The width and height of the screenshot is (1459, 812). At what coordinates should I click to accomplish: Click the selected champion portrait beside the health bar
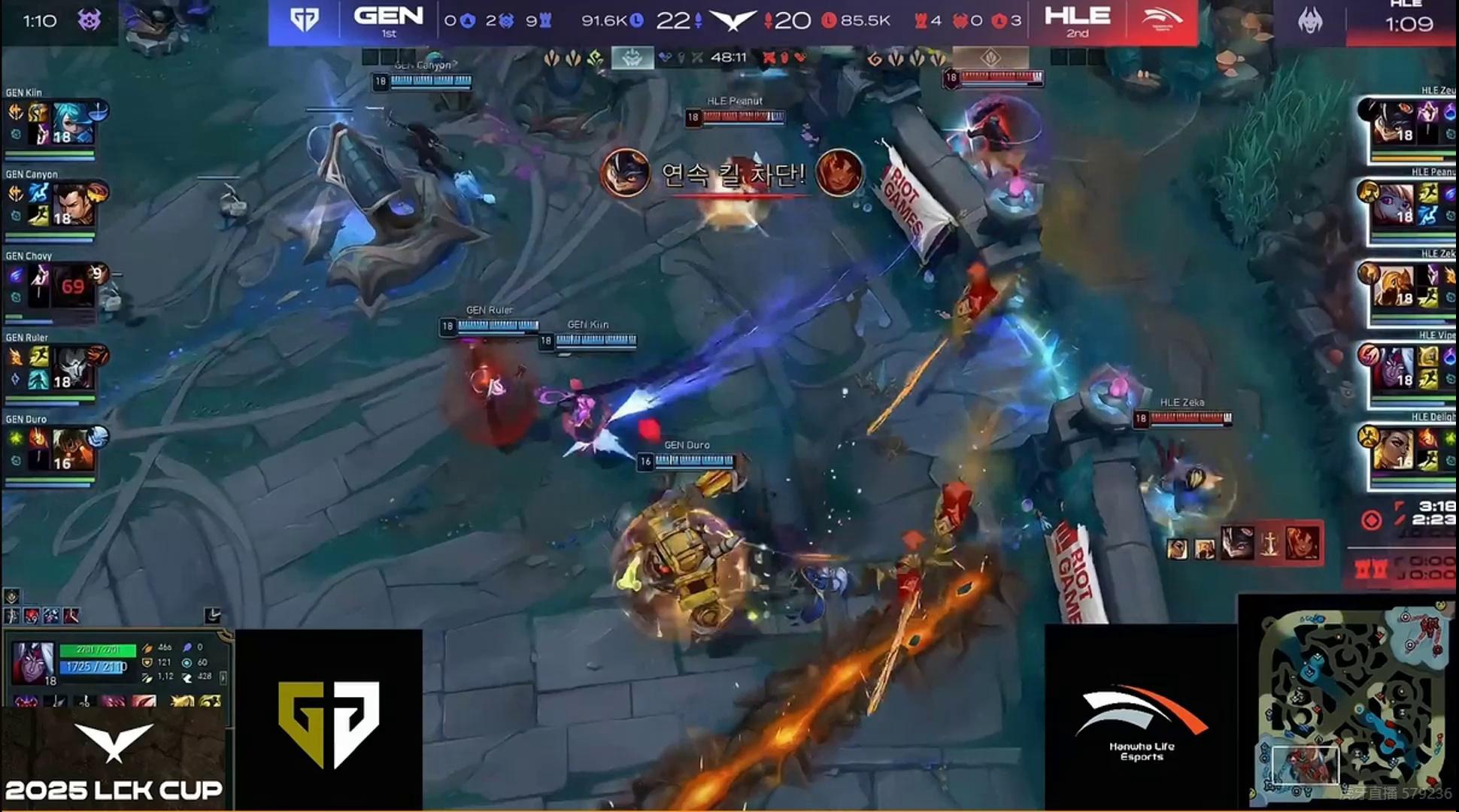coord(33,663)
